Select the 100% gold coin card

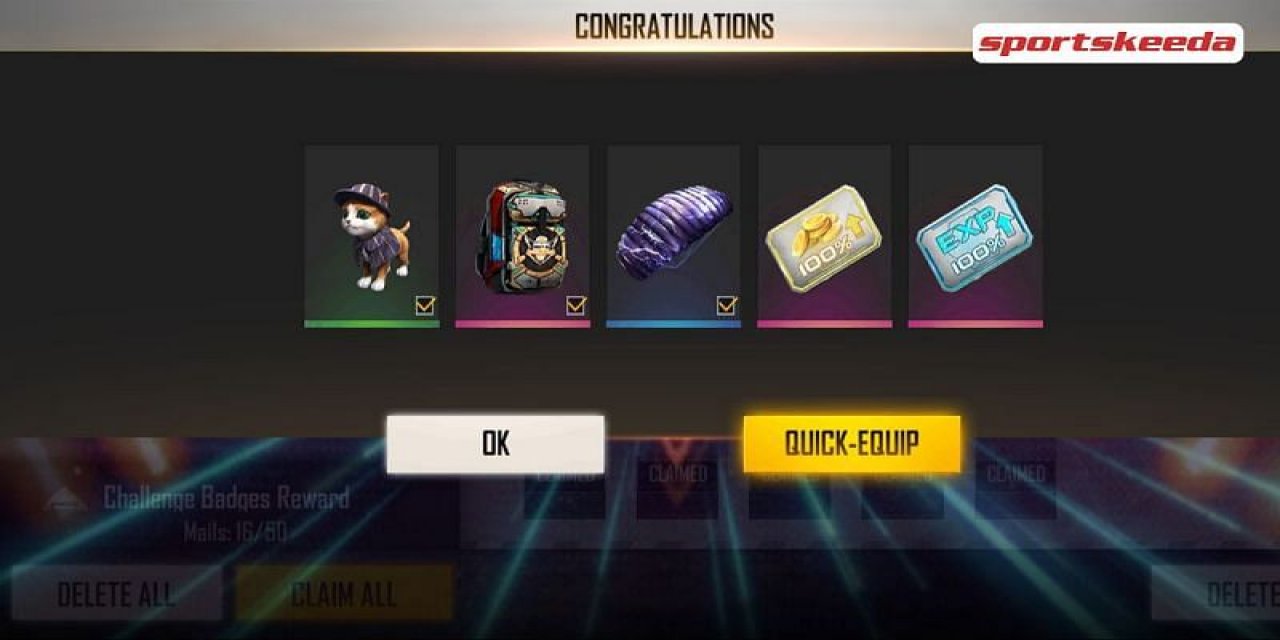point(824,235)
